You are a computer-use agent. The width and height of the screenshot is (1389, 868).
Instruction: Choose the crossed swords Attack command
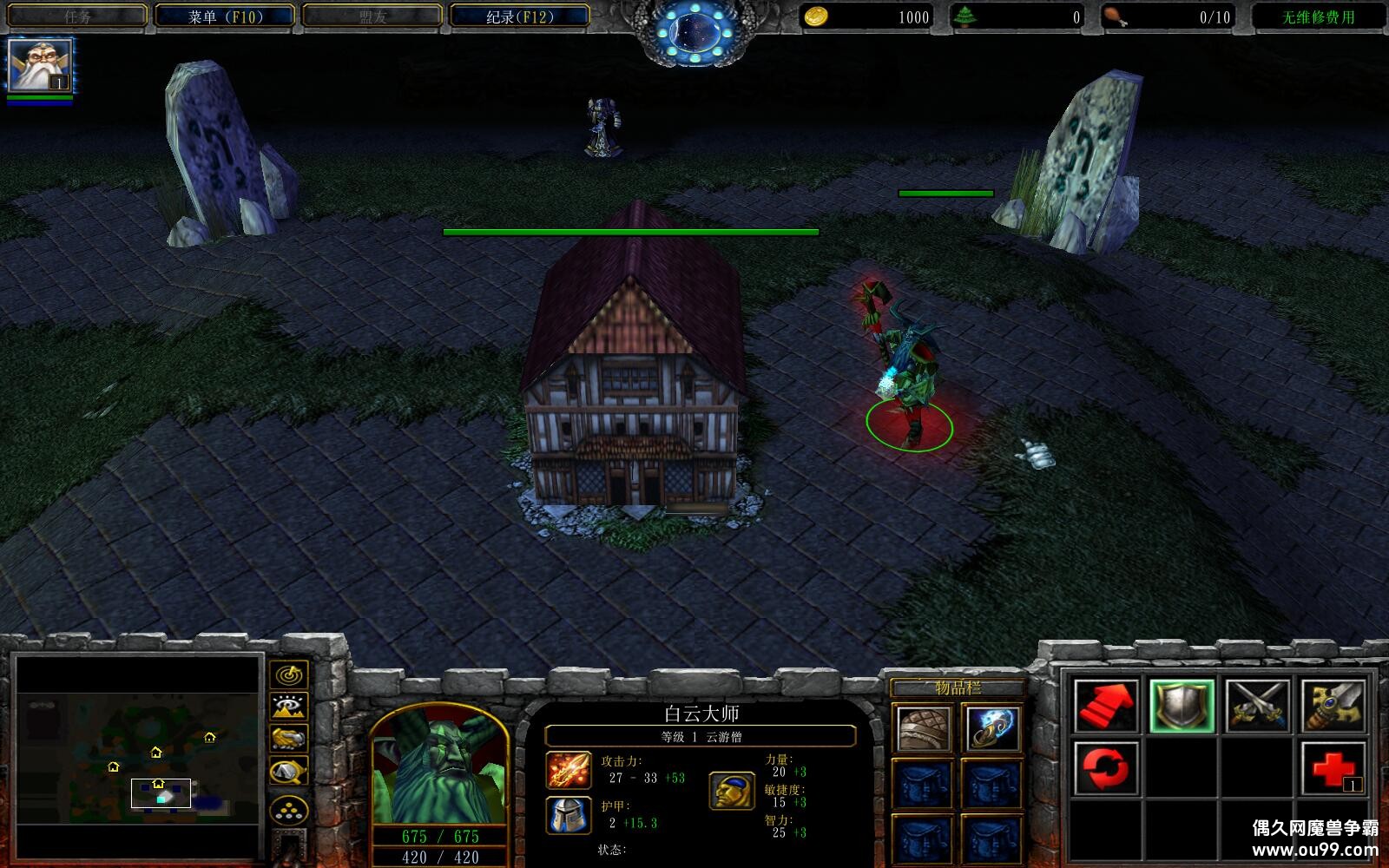[x=1257, y=706]
